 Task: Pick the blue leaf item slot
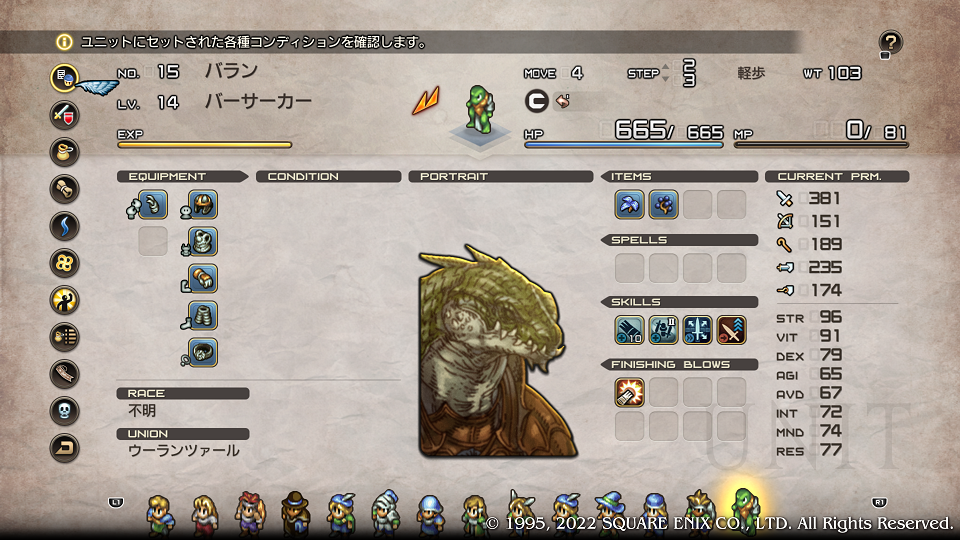pos(629,205)
